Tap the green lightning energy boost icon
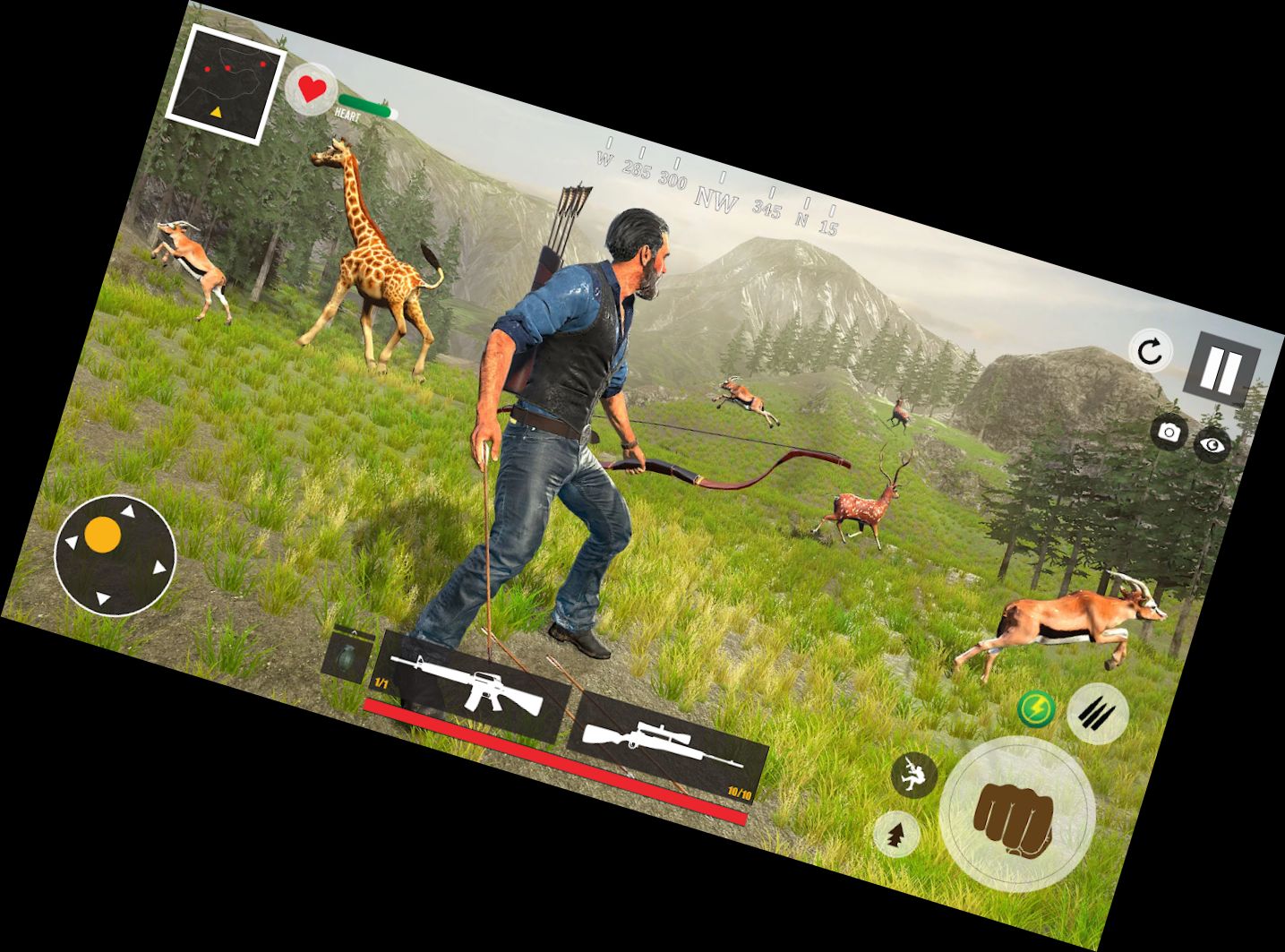1285x952 pixels. coord(1036,709)
